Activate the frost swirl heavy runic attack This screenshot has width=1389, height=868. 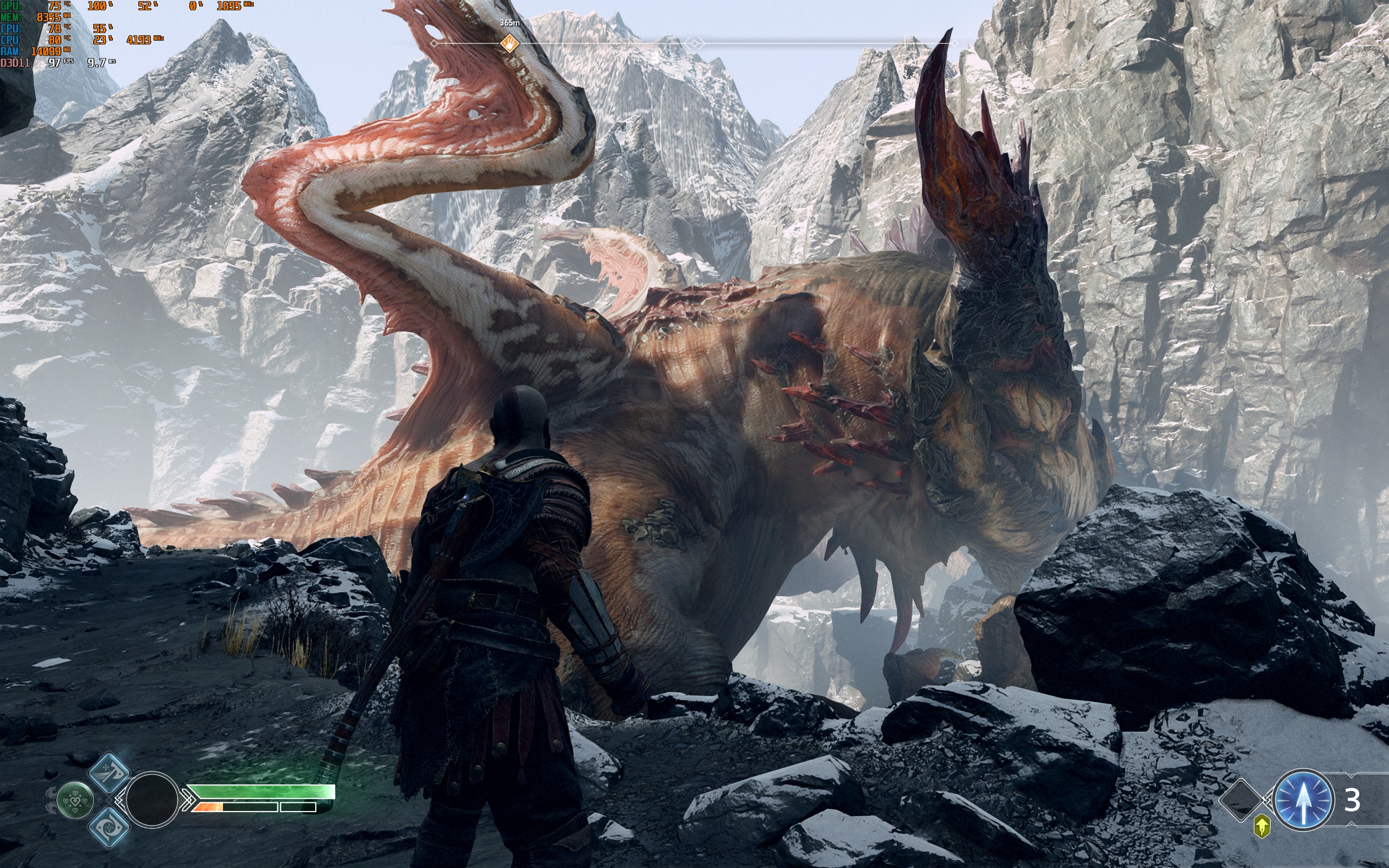tap(109, 827)
